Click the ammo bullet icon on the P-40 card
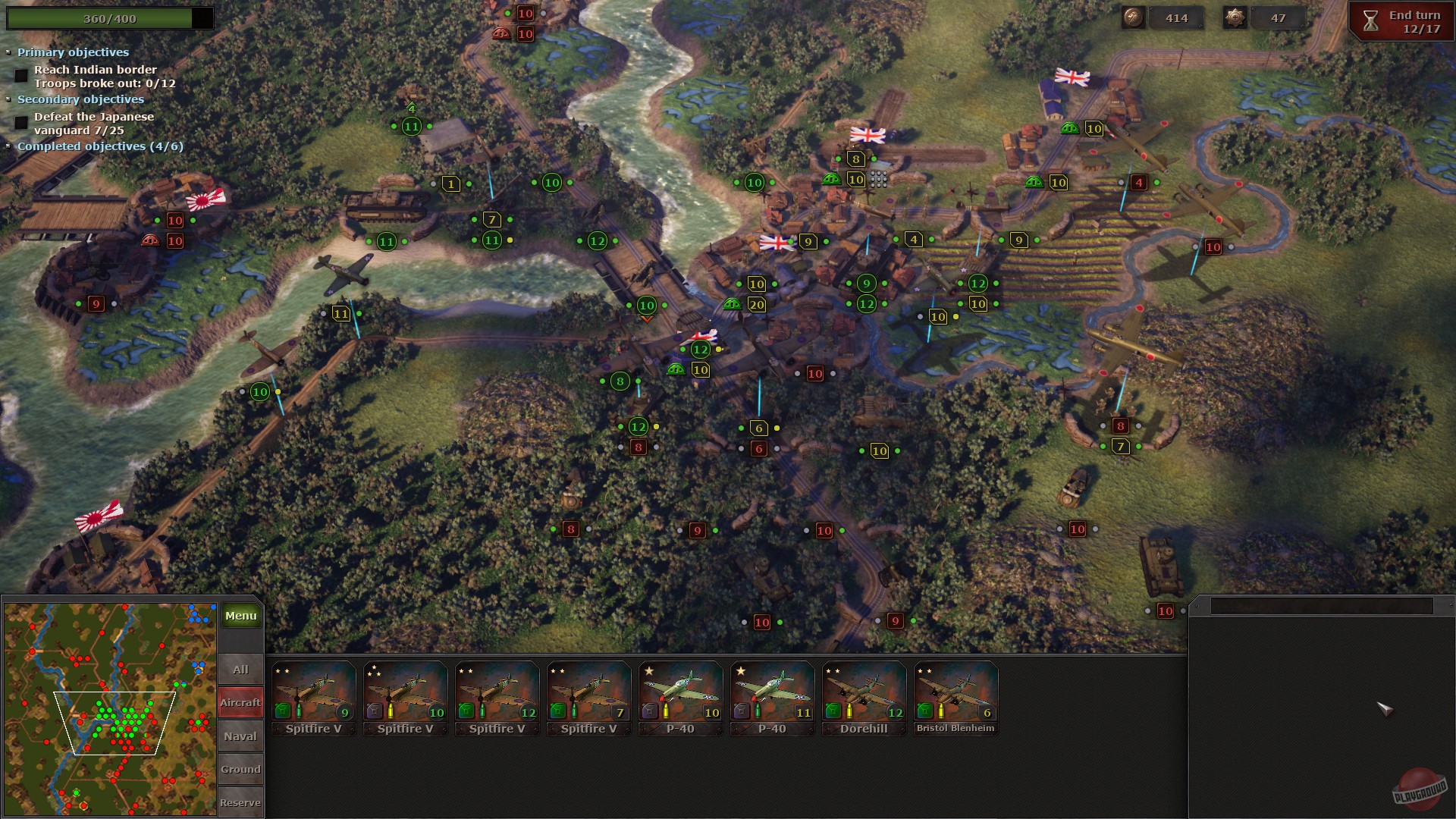Viewport: 1456px width, 819px height. [666, 712]
